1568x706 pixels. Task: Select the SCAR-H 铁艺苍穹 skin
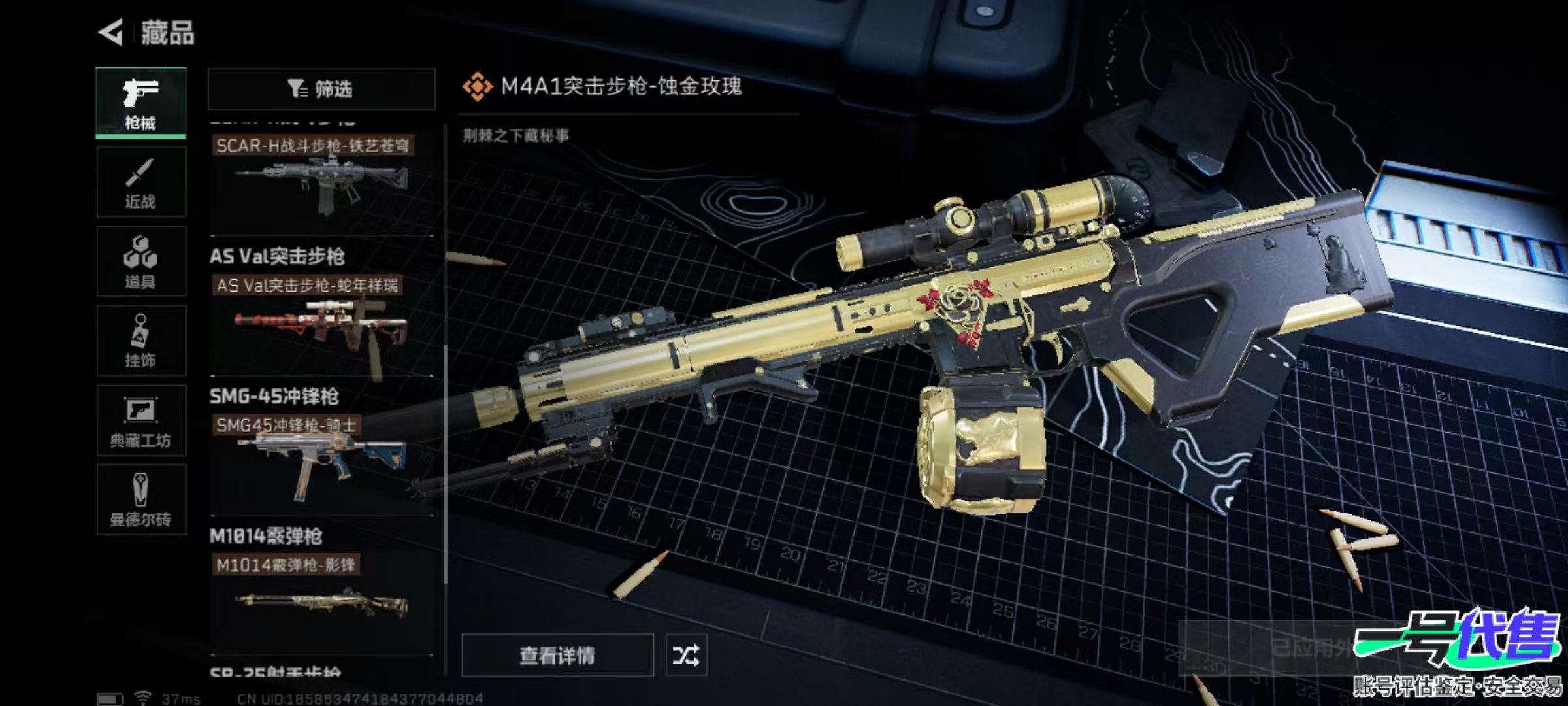click(x=321, y=180)
